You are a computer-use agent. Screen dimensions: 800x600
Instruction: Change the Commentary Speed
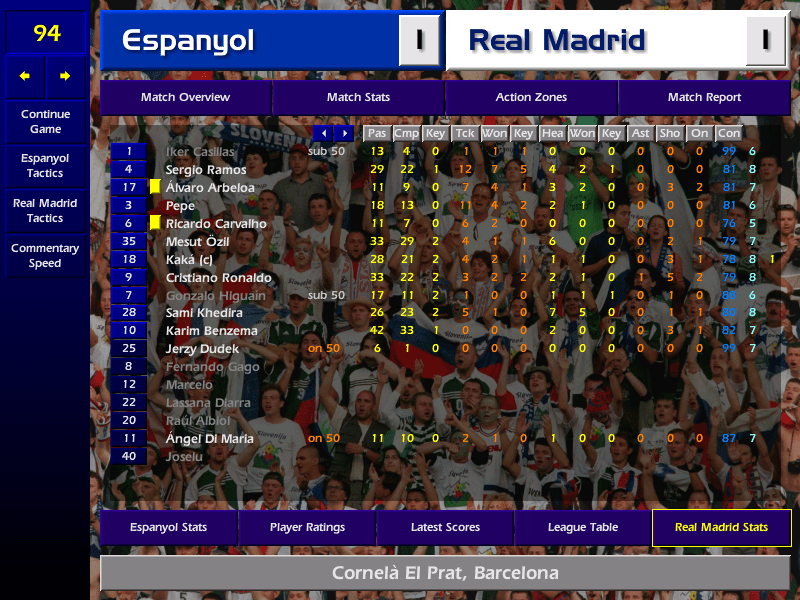(x=45, y=255)
